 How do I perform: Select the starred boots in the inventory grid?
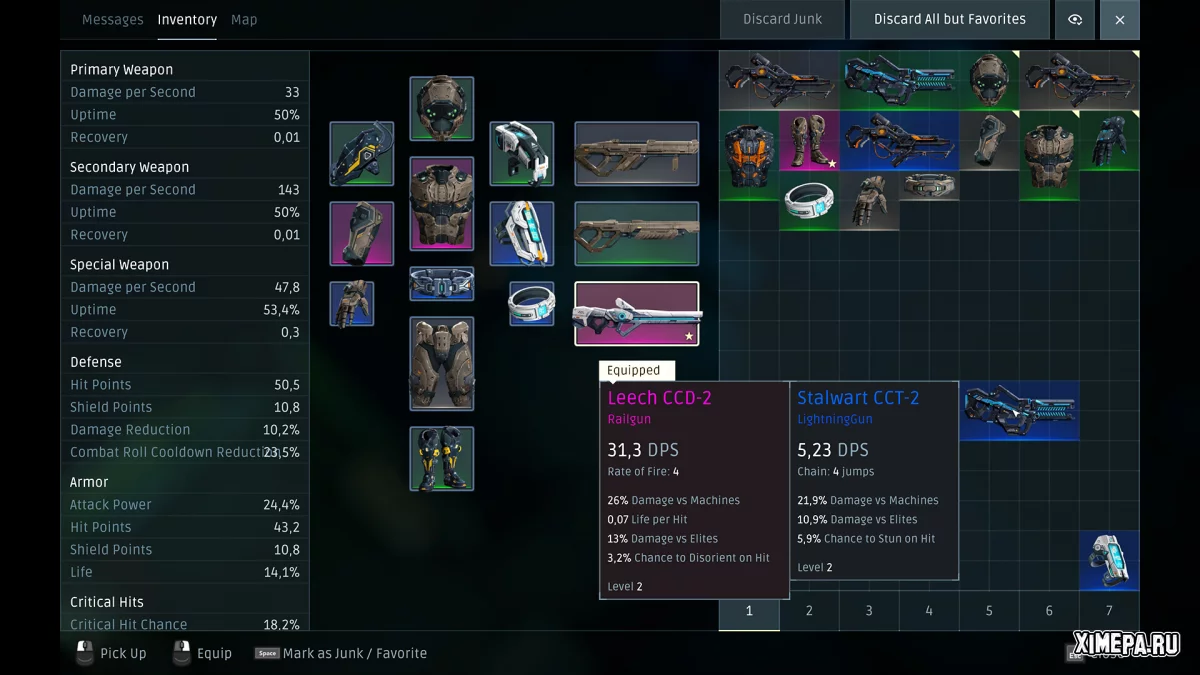809,140
